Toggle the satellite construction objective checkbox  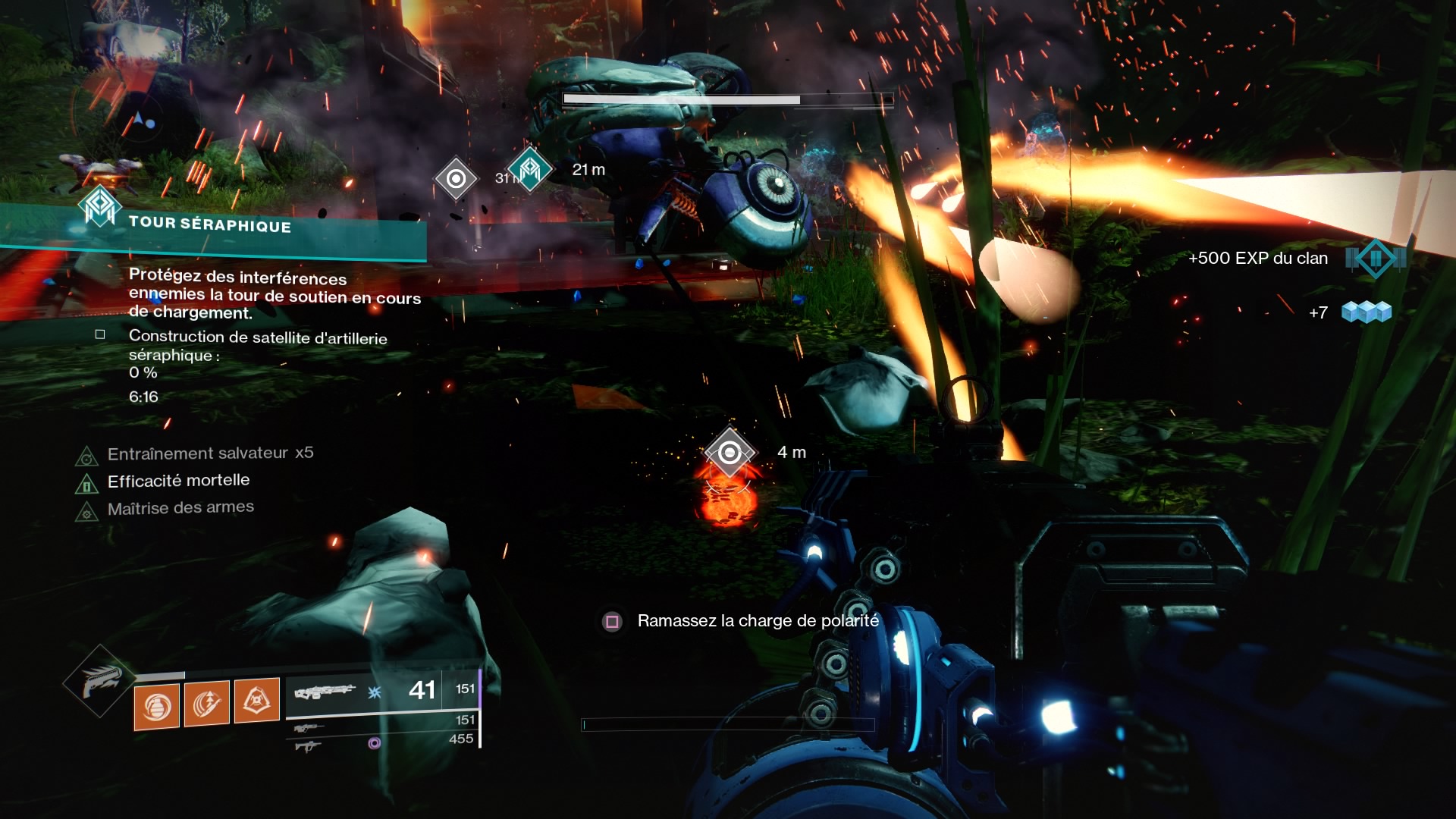pos(100,334)
